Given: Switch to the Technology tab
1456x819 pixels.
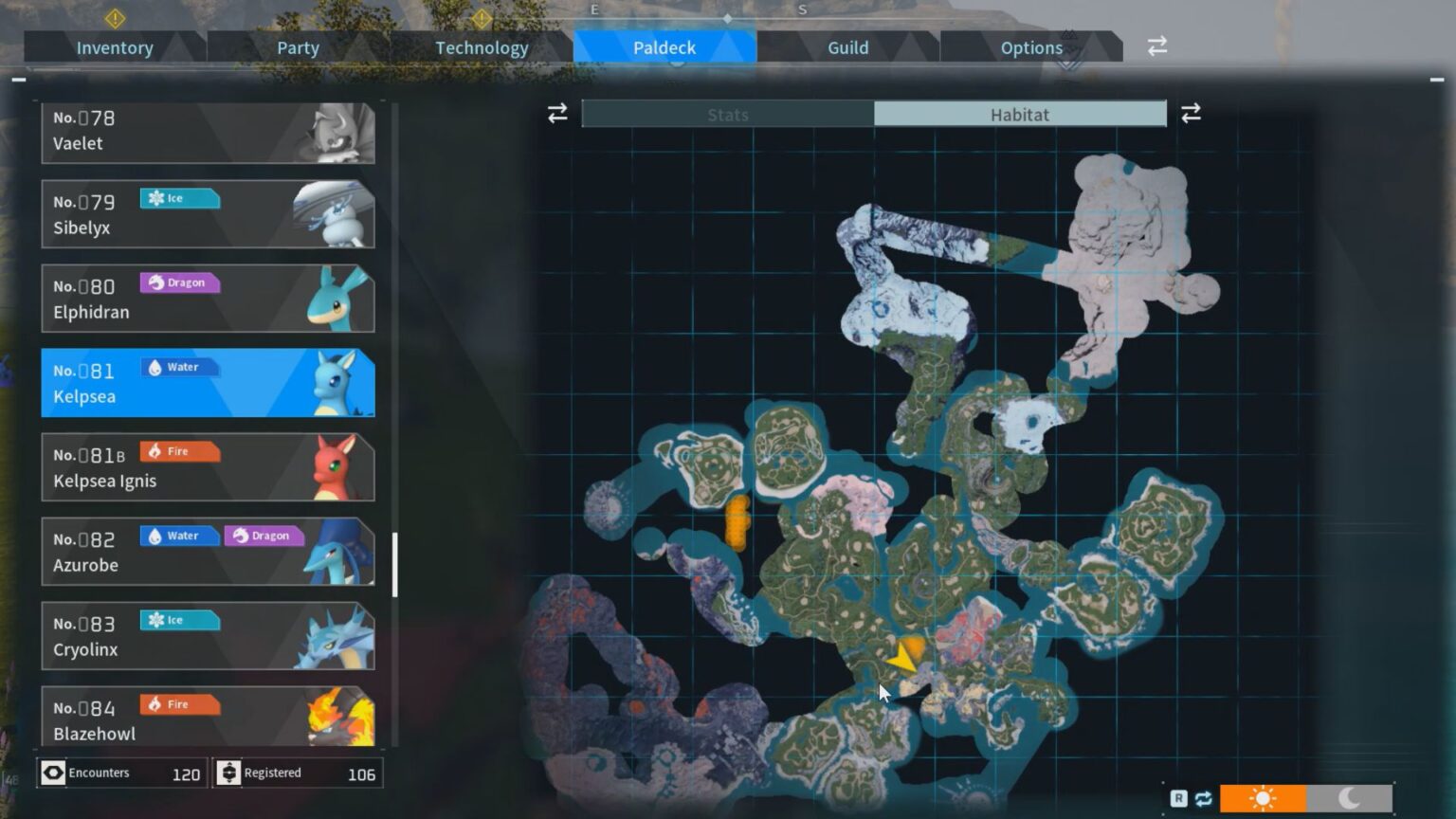Looking at the screenshot, I should tap(482, 47).
